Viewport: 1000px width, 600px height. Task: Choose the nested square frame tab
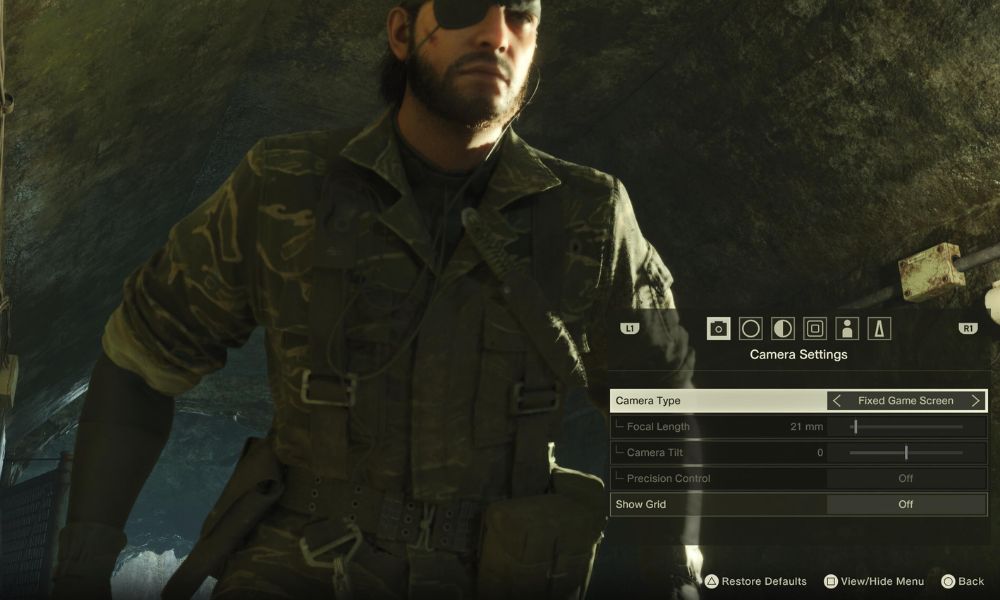click(x=815, y=328)
